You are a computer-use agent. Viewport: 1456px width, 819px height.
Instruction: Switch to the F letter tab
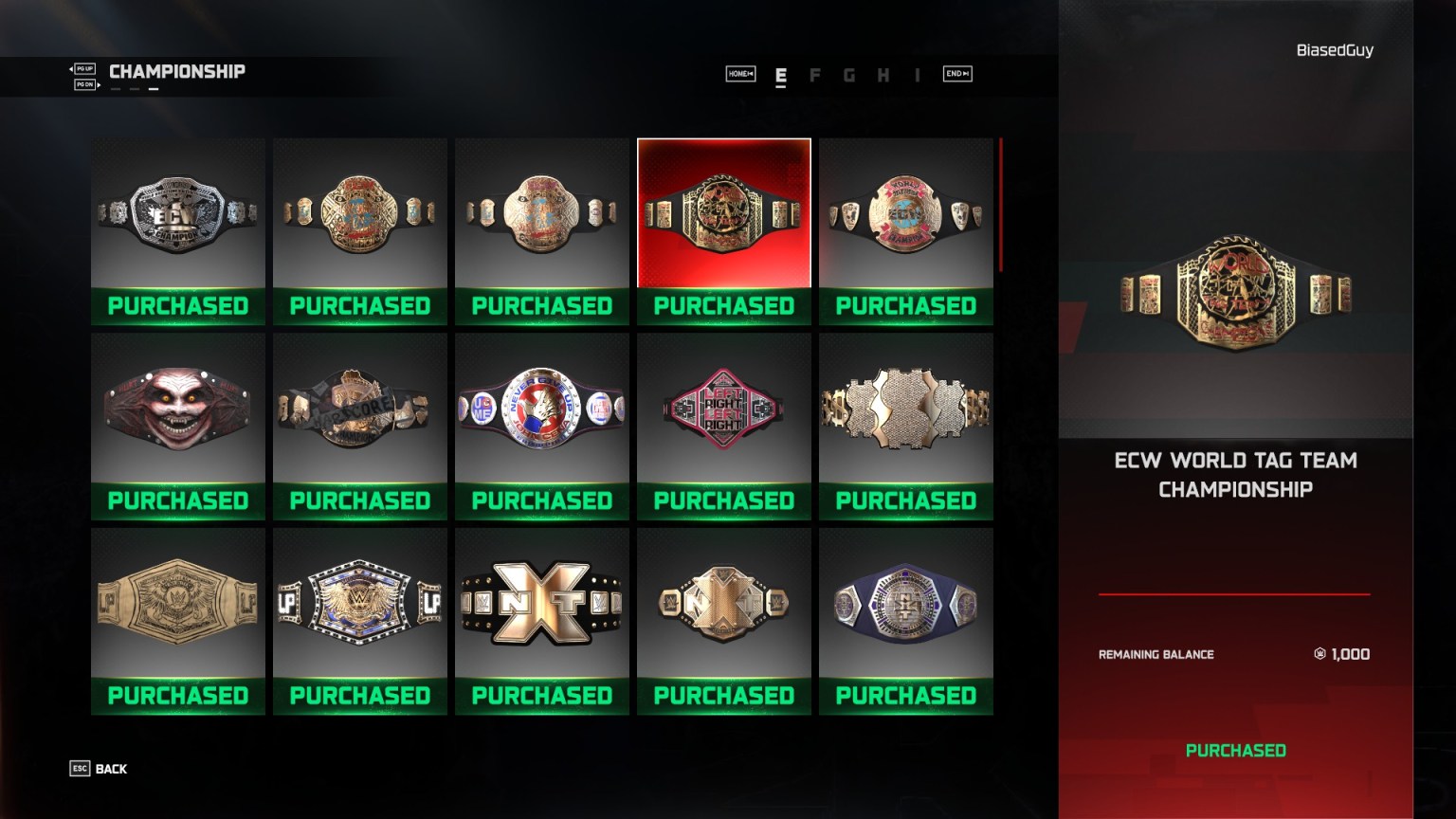(814, 74)
